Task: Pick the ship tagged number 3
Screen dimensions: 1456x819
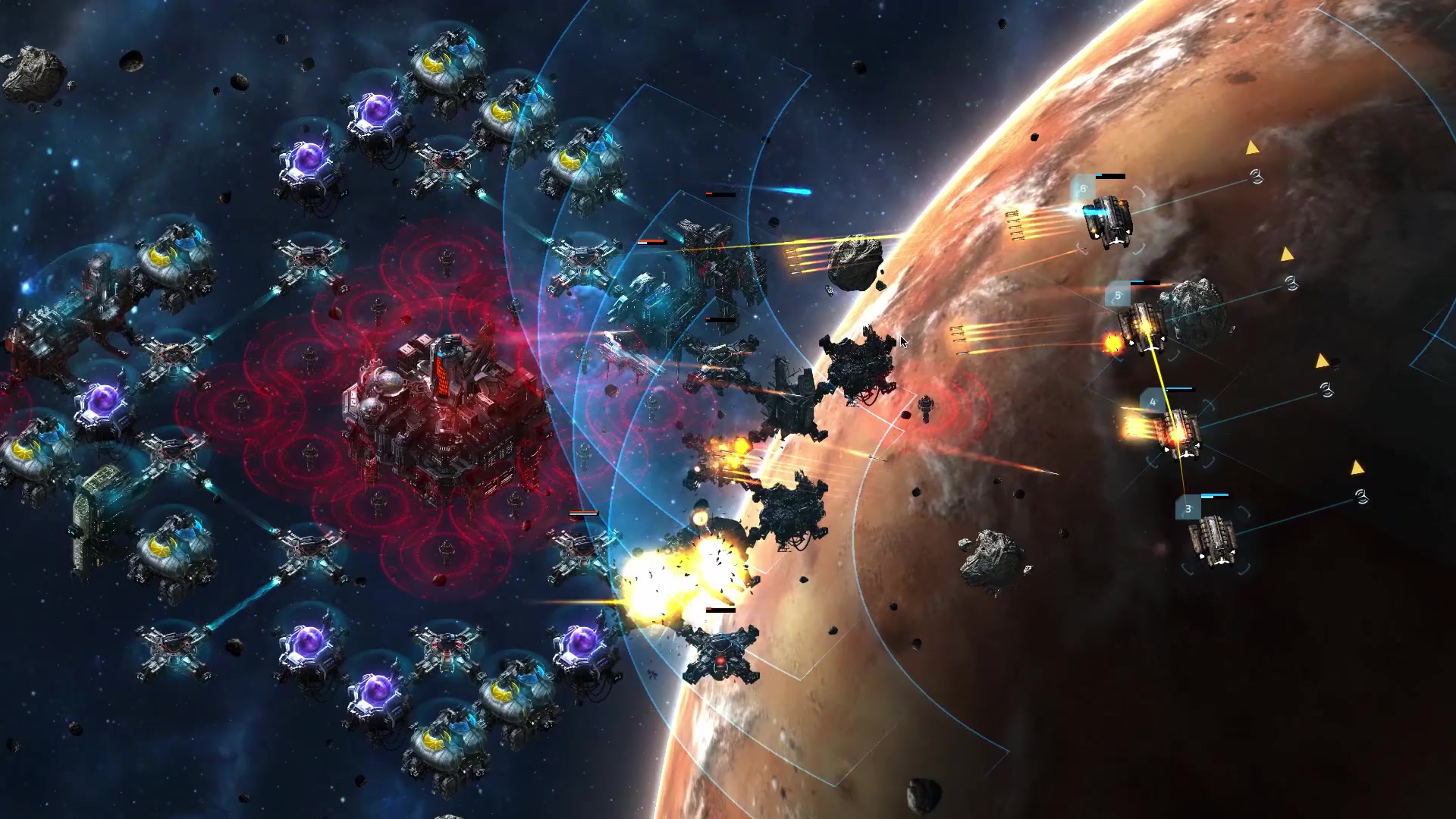Action: 1214,540
